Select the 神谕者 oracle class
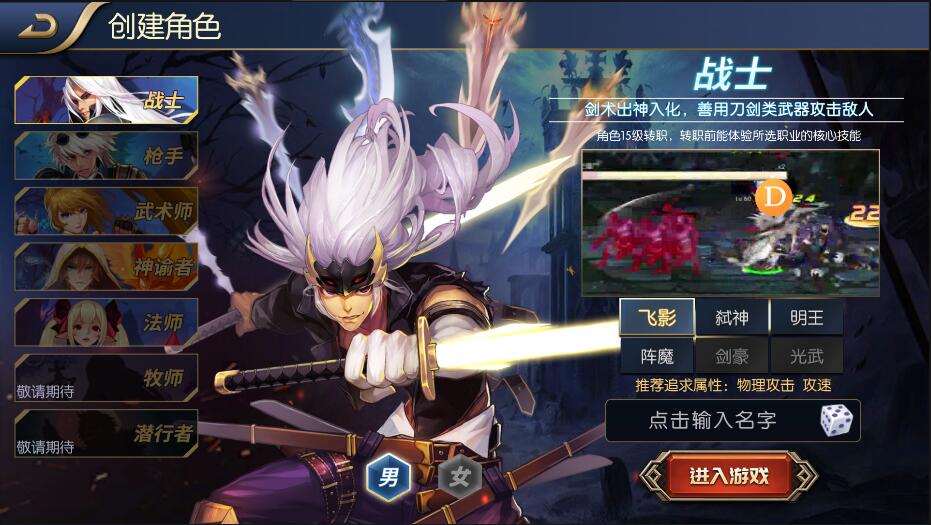Screen dimensions: 931x525 (106, 266)
